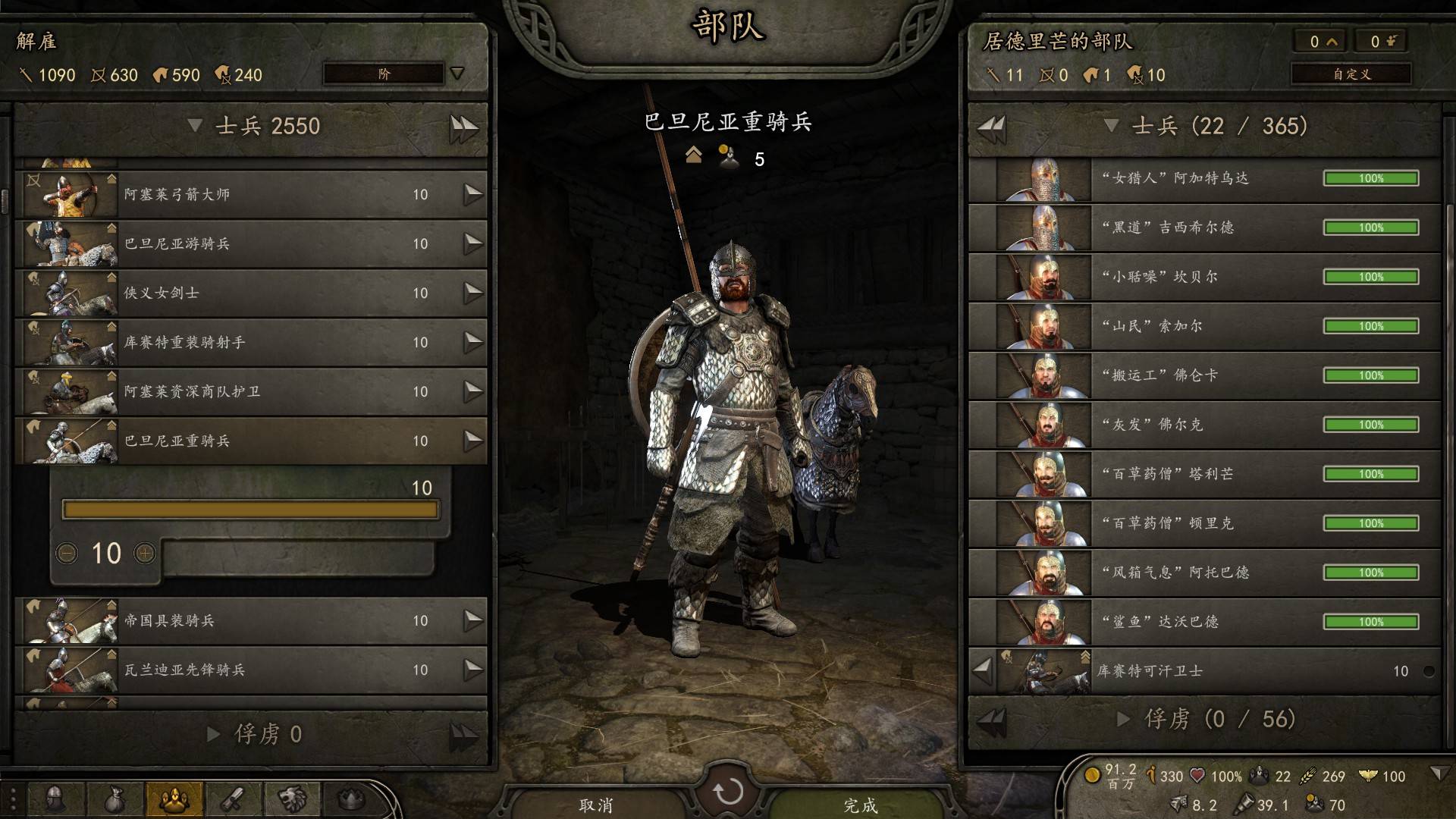Select hero "女猎人"阿加特乌达 in party list

1206,179
